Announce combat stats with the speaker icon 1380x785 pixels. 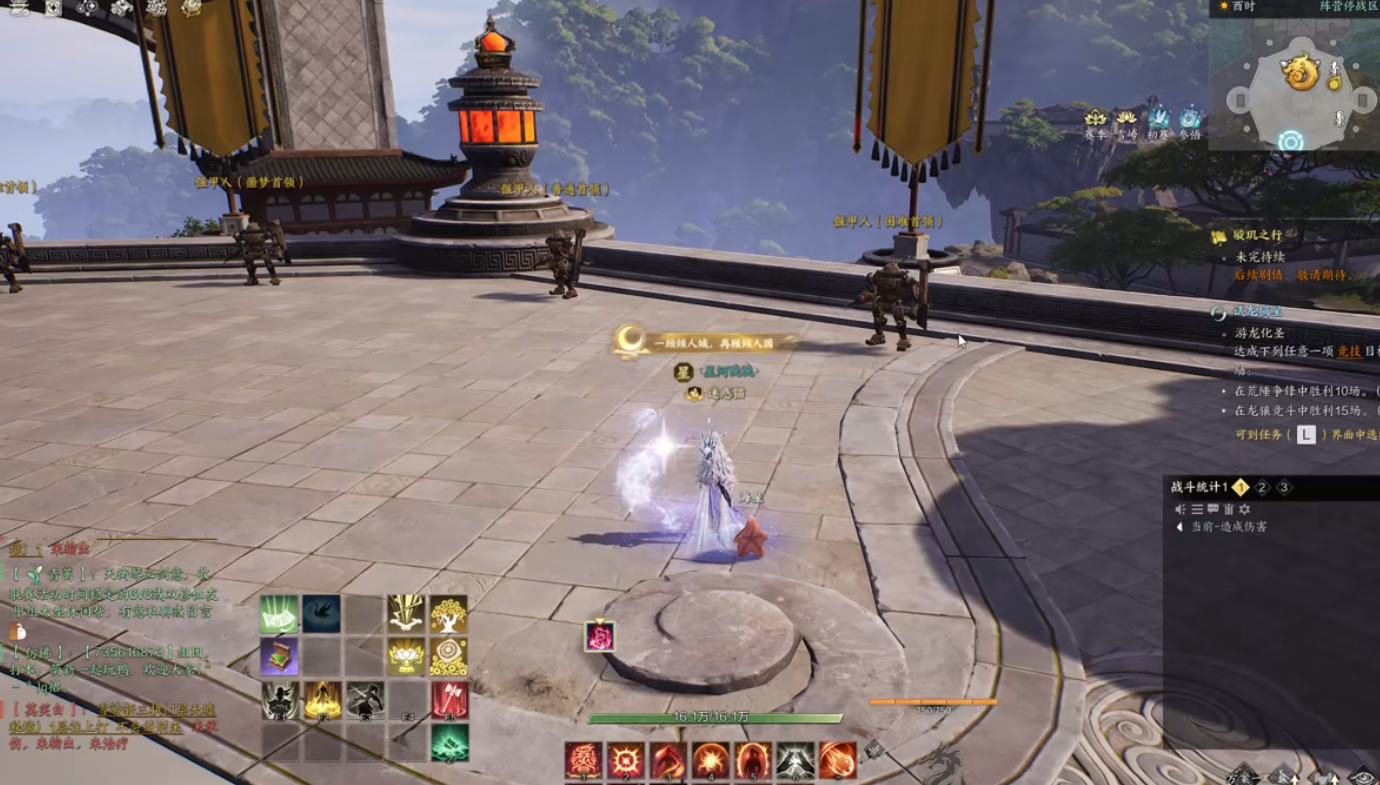[x=1180, y=509]
